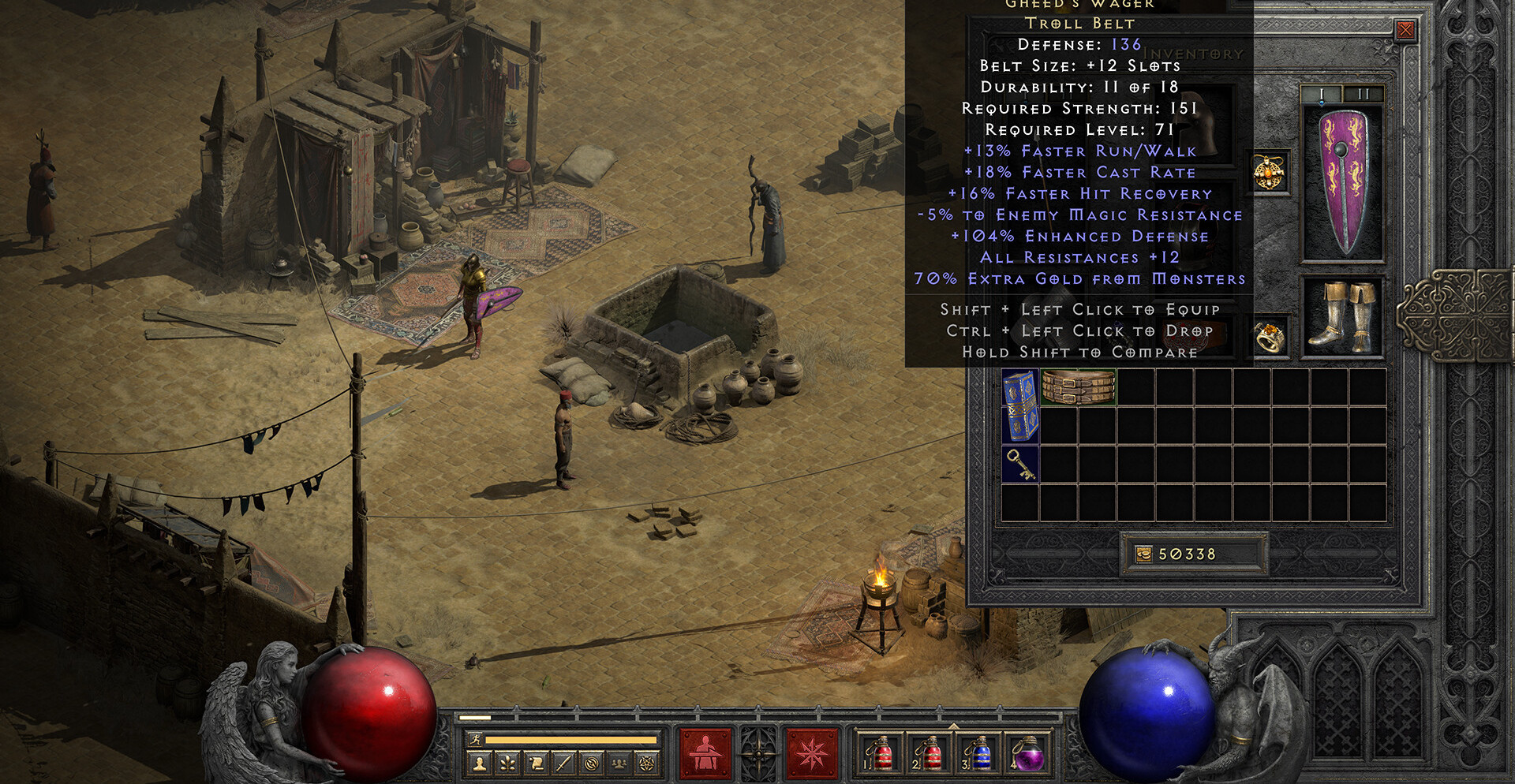Toggle run/walk with the running man icon
The image size is (1515, 784).
tap(474, 739)
